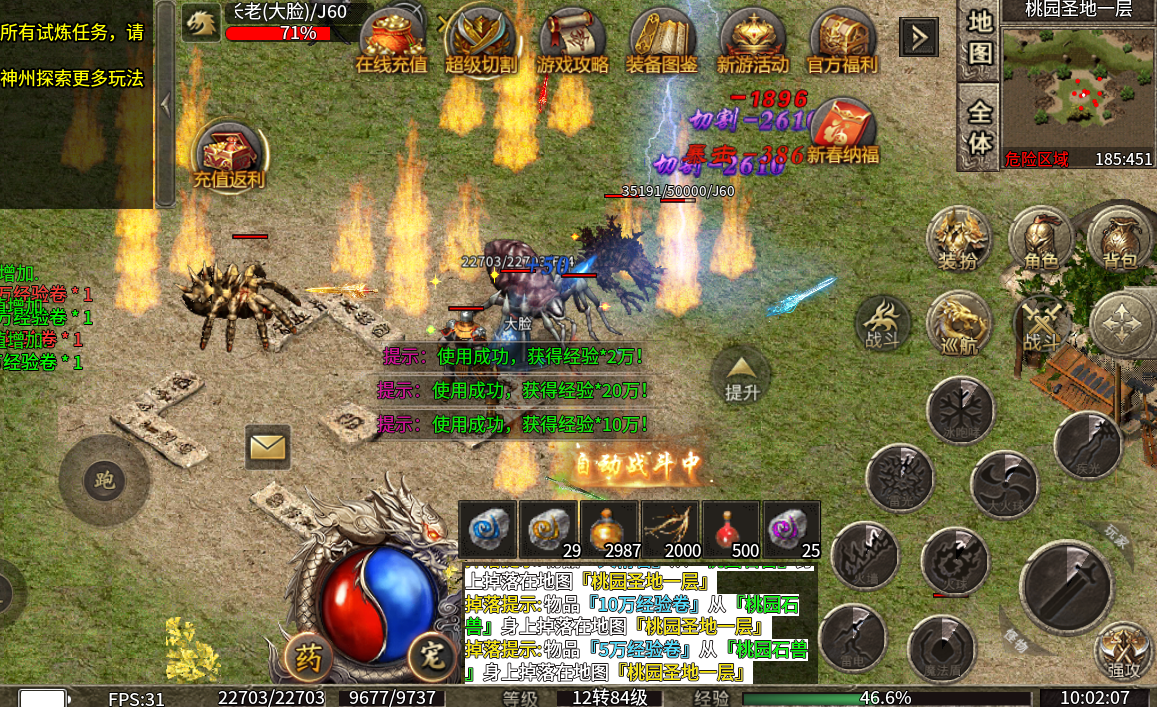Cast the 冰咆哮 ice roar skill
Screen dimensions: 1157x707
[959, 410]
